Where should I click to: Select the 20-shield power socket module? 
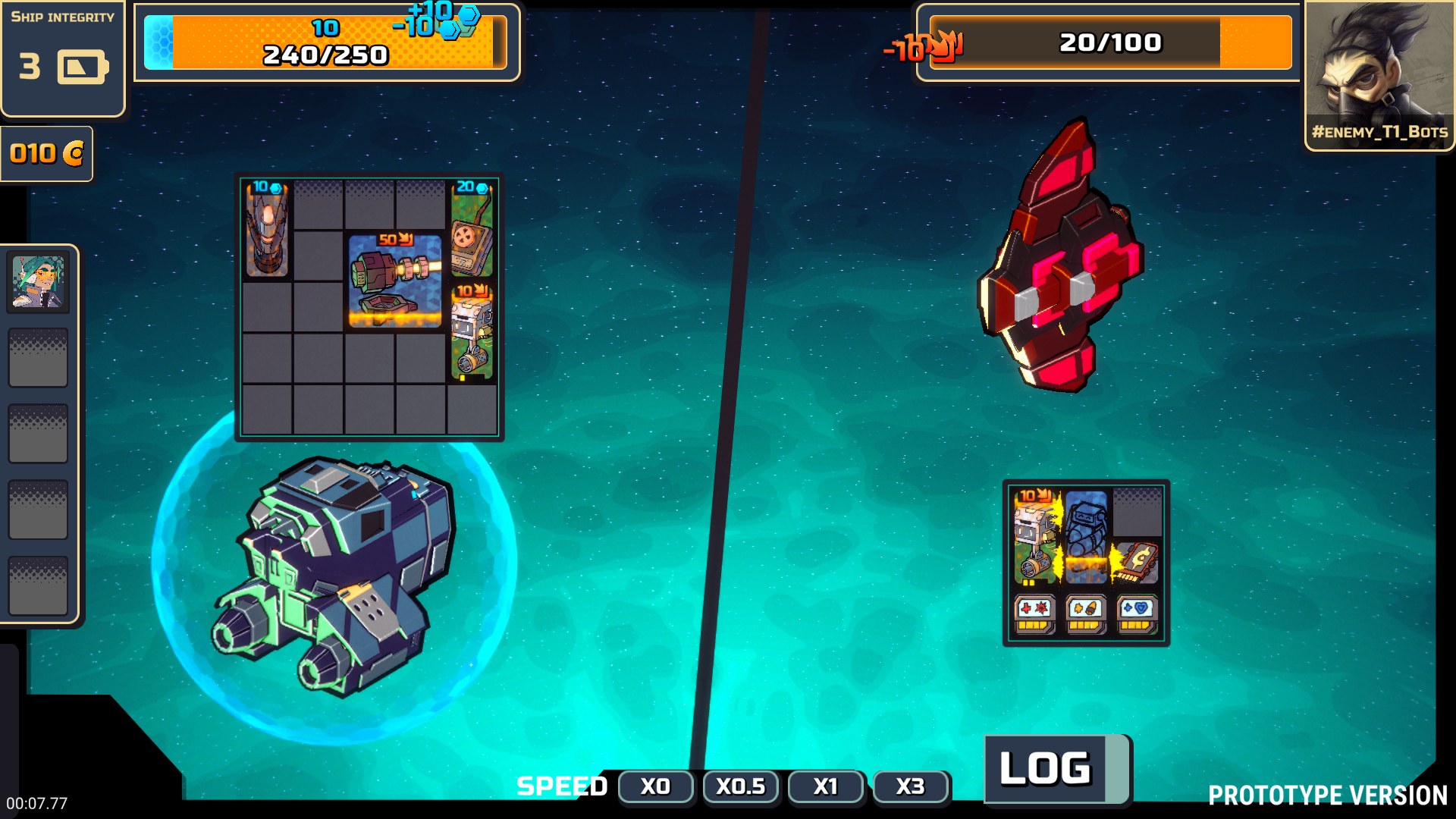[472, 228]
